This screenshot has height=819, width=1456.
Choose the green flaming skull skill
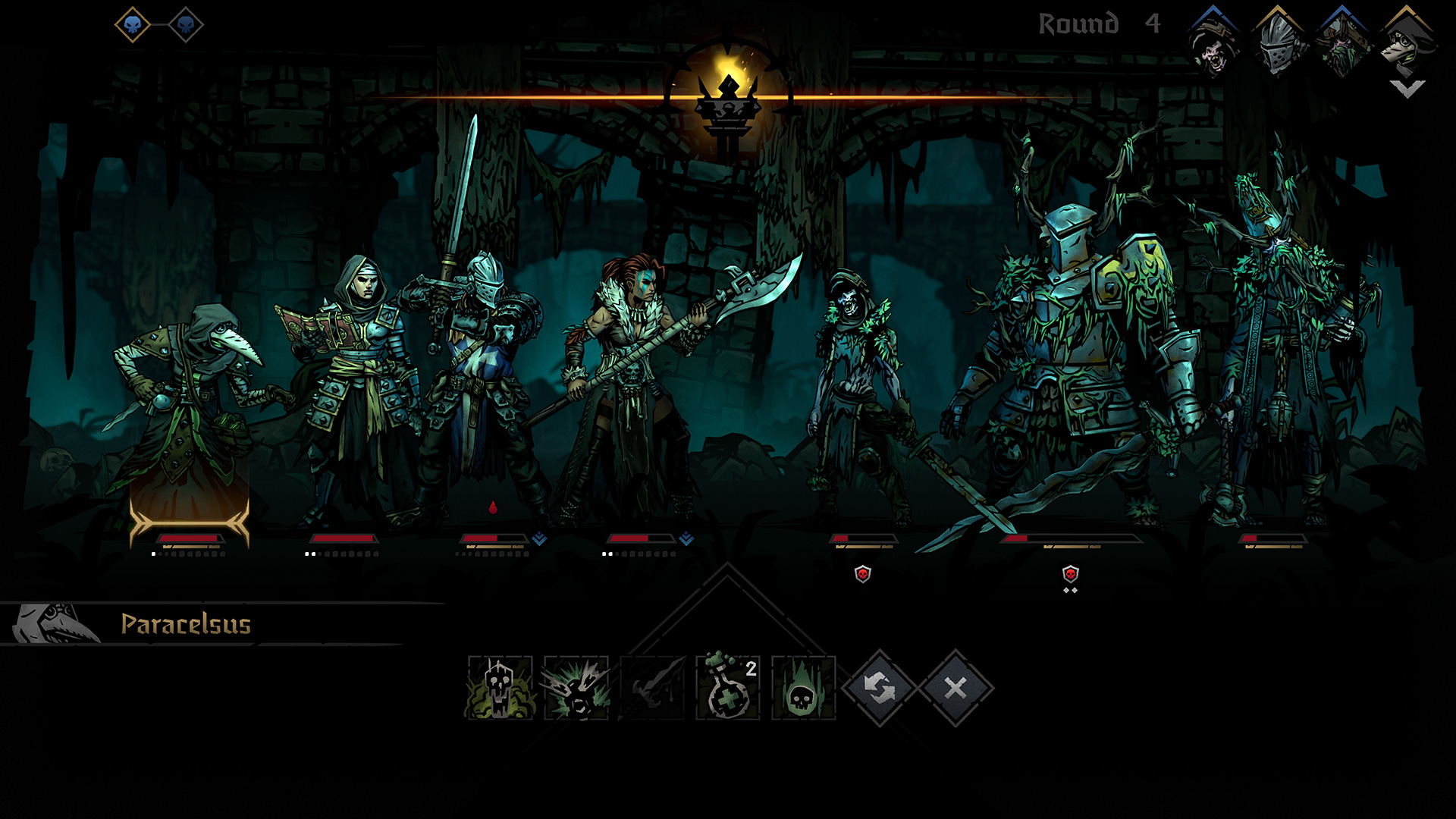click(x=804, y=688)
